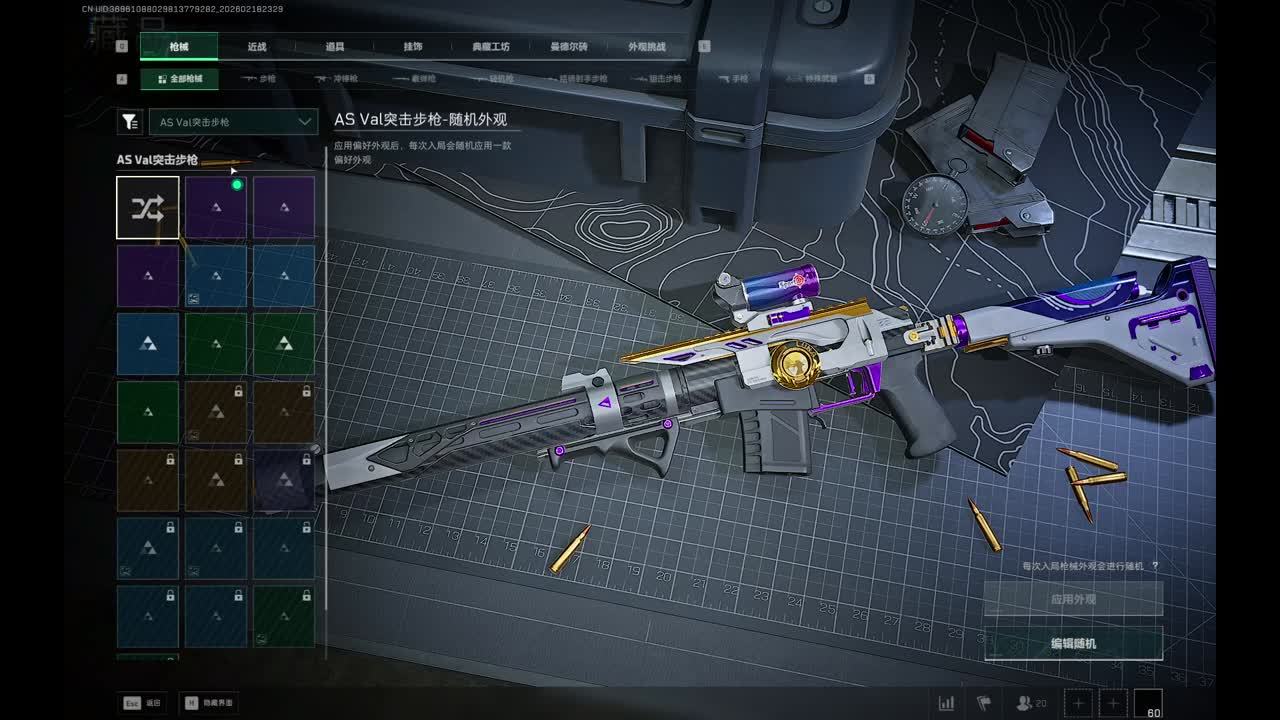
Task: Open the 典藏工坊 tab
Action: (x=491, y=47)
